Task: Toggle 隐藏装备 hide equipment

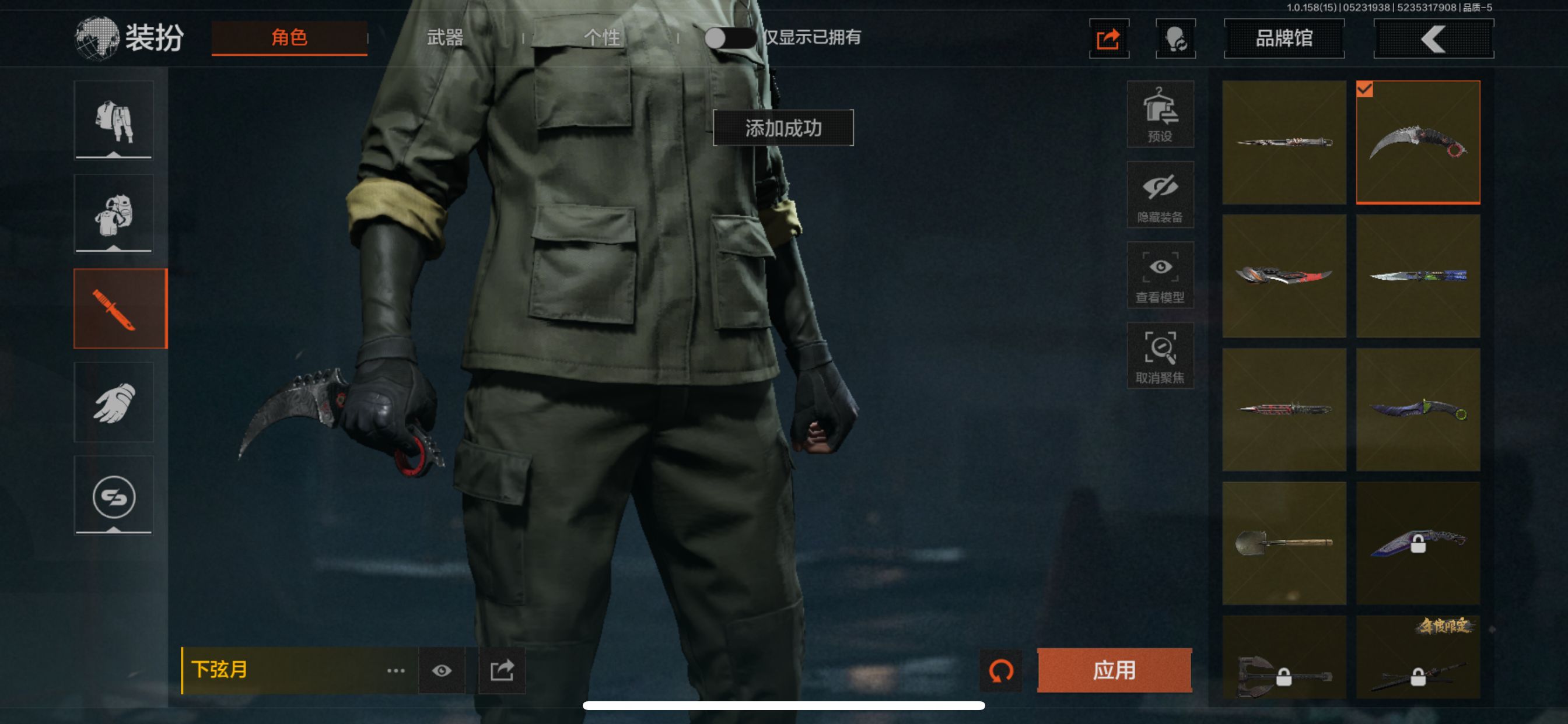Action: coord(1160,195)
